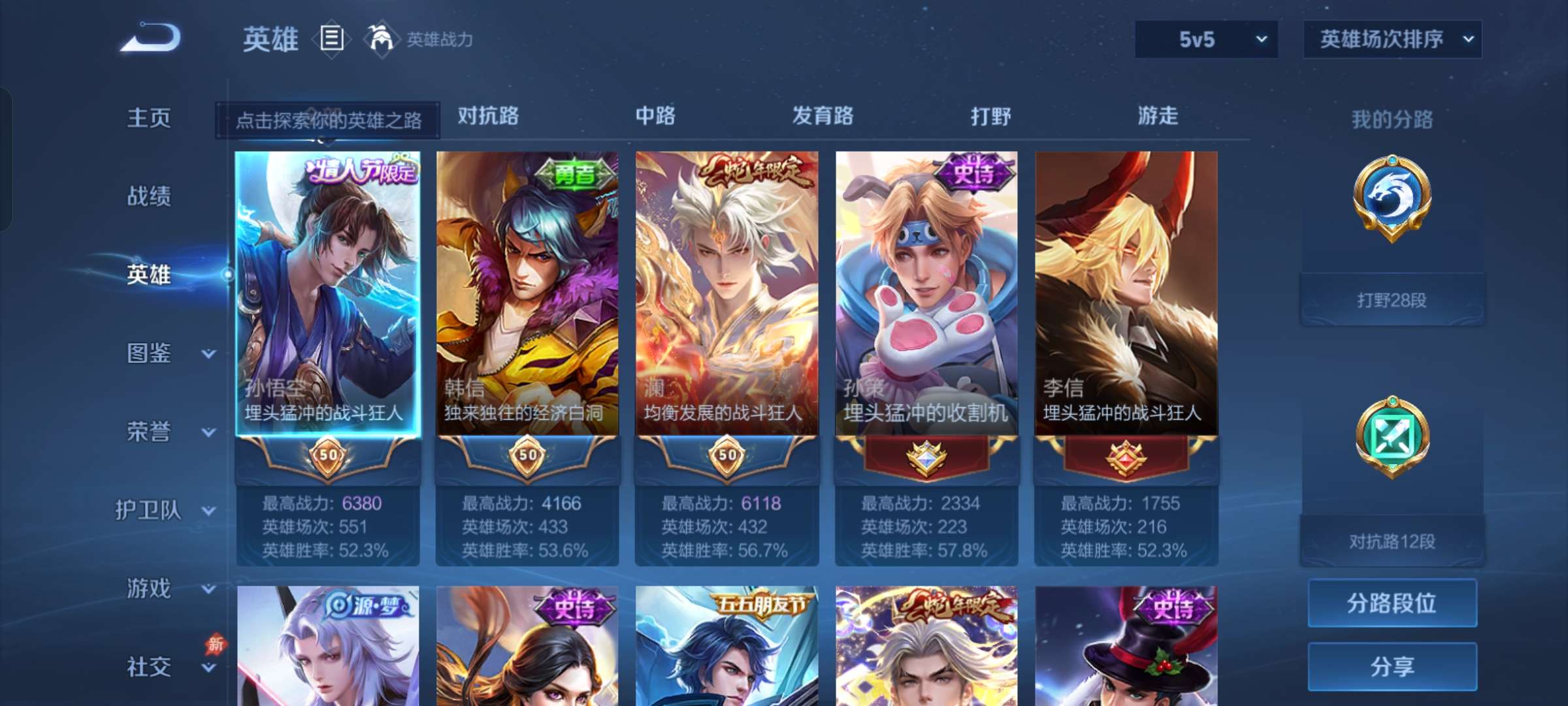Viewport: 1568px width, 706px height.
Task: Open the 5v5 mode dropdown
Action: [1205, 39]
